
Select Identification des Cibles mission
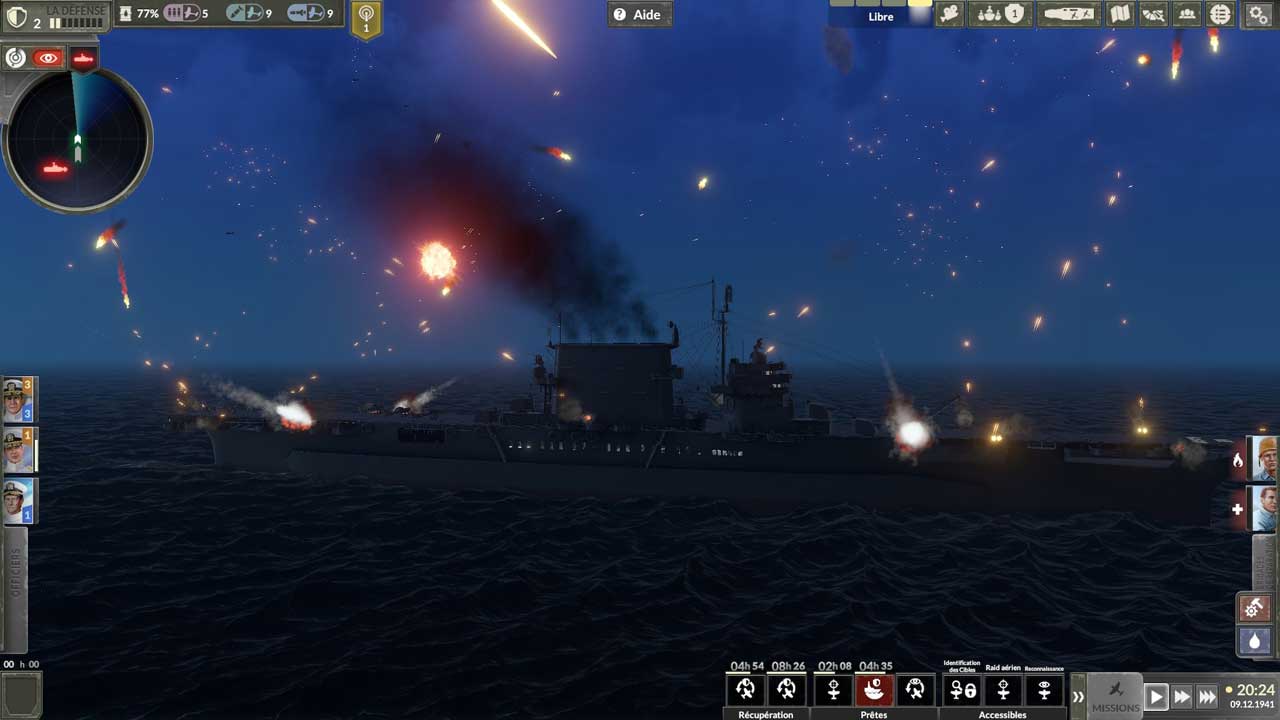[x=962, y=690]
